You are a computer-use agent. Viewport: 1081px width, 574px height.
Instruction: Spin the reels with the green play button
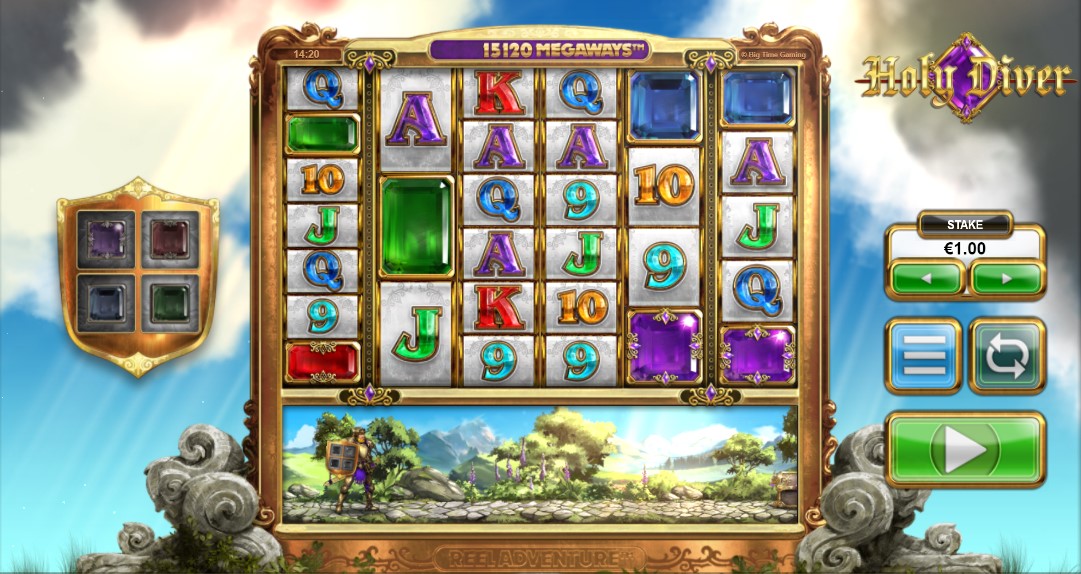965,451
